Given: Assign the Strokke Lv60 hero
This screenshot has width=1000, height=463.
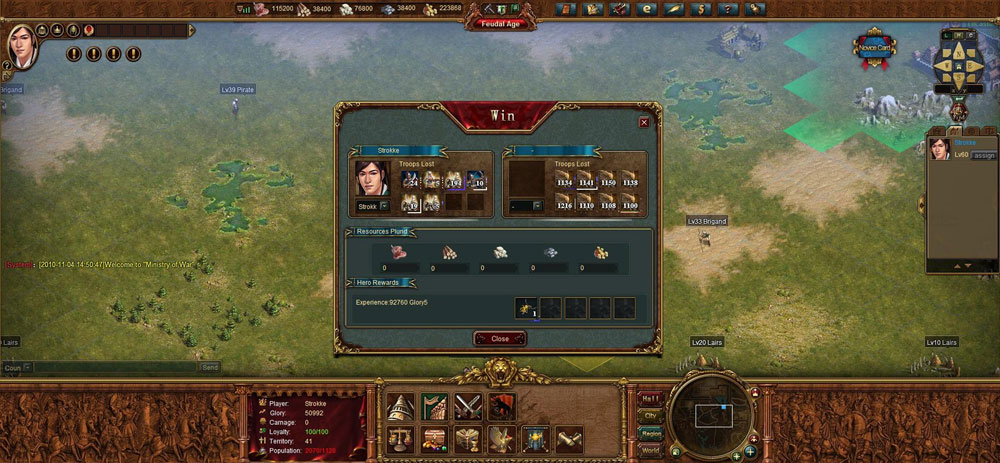Looking at the screenshot, I should pos(984,155).
